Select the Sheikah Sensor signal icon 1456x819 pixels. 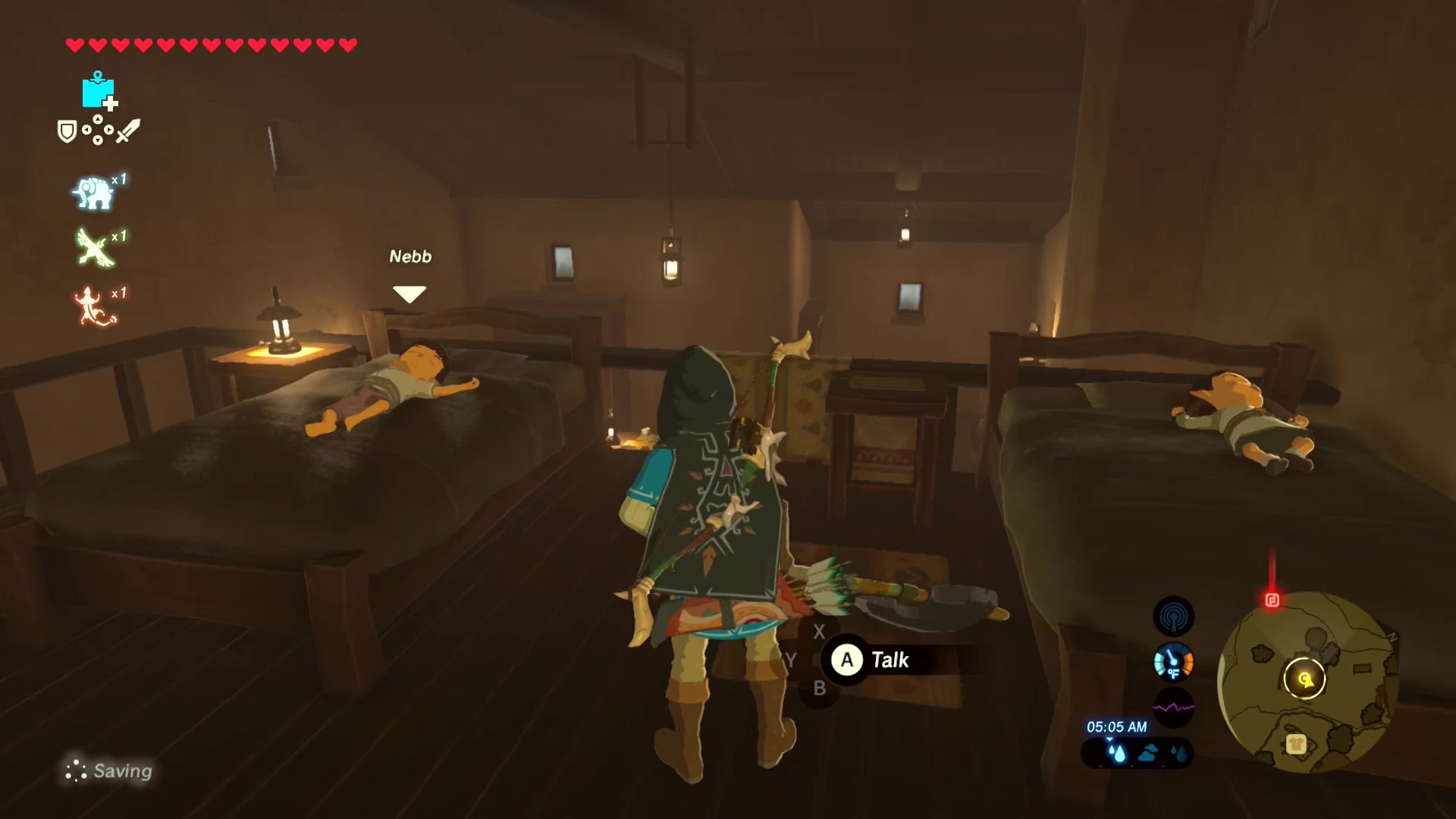click(1173, 617)
